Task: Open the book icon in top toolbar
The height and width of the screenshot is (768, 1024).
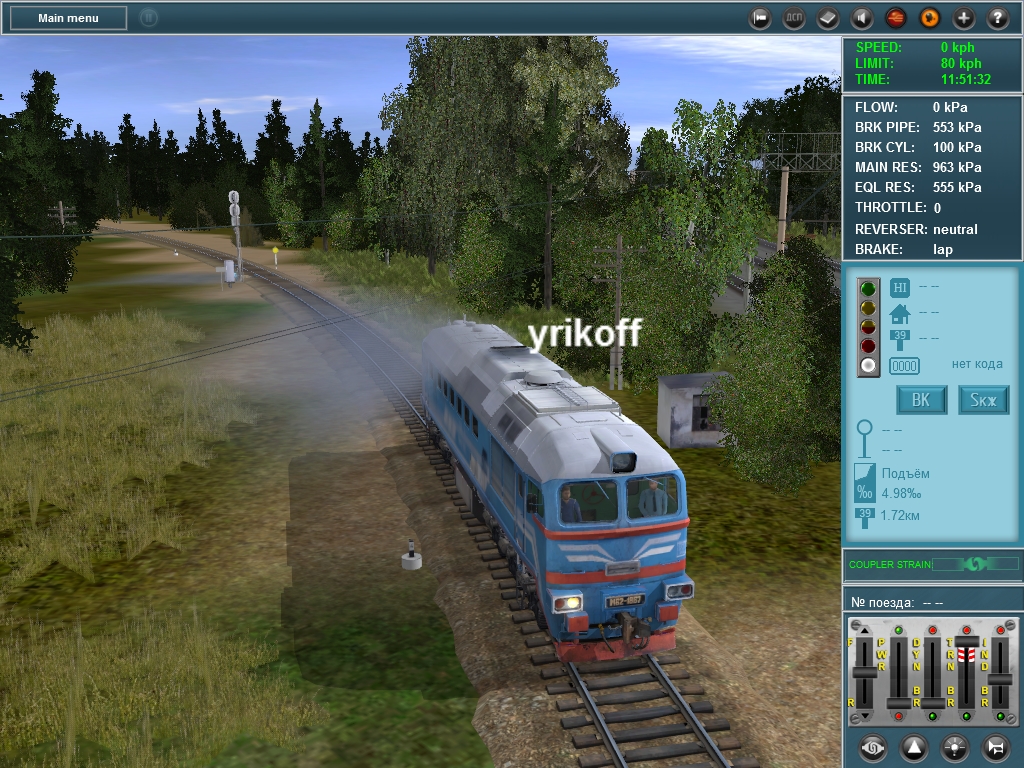Action: point(828,18)
